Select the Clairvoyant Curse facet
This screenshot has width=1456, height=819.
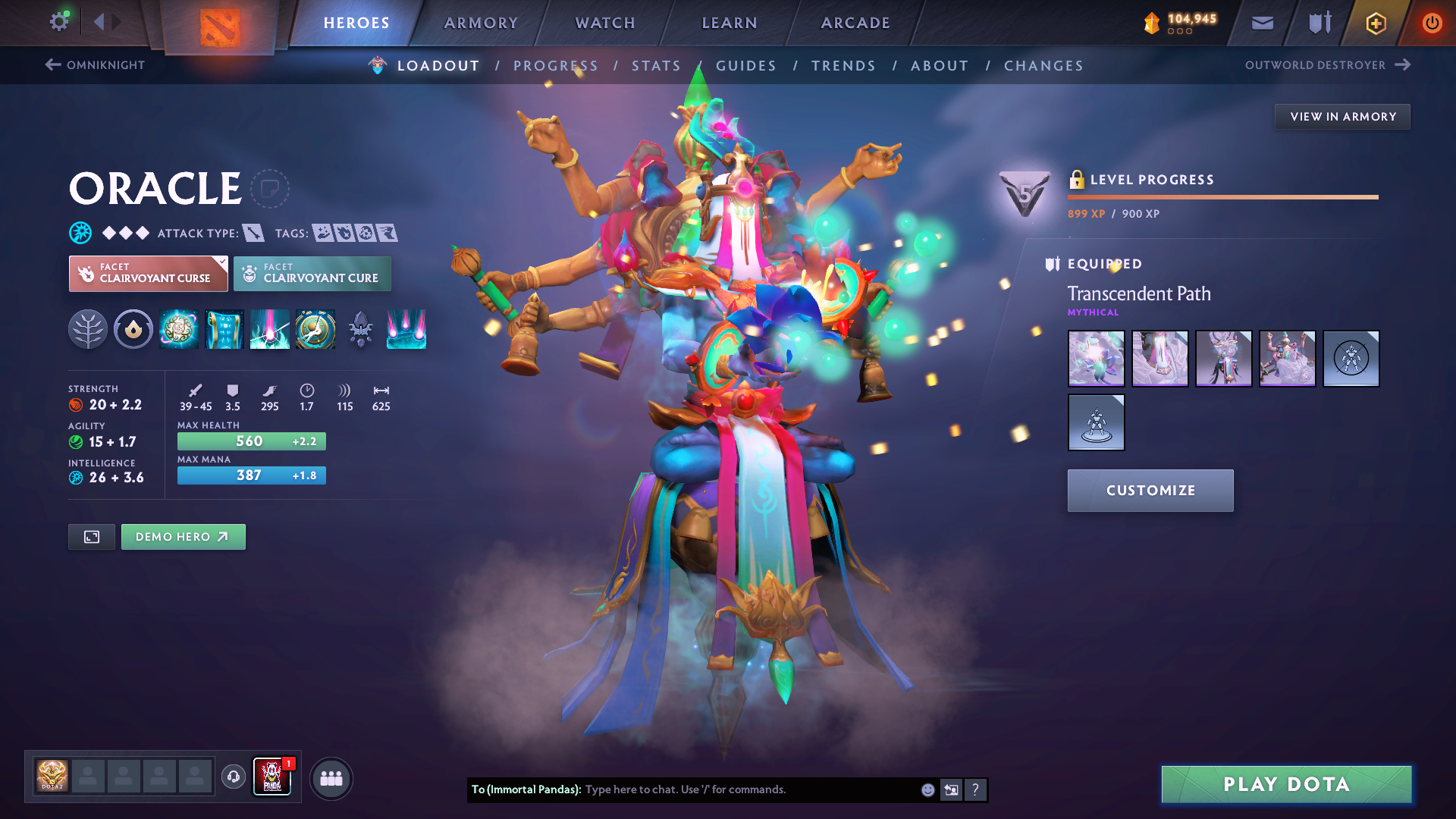[149, 274]
